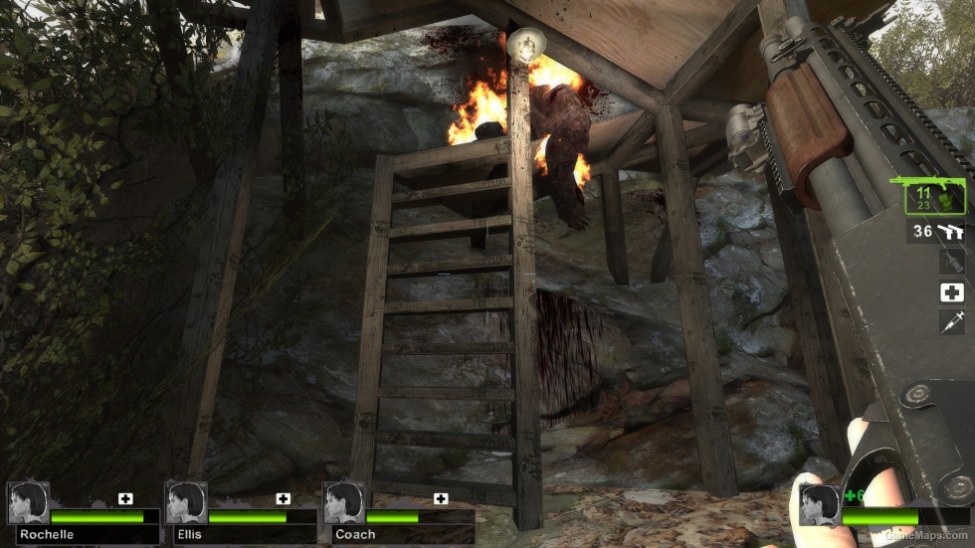Click Rochelle's teammate portrait

(x=28, y=503)
